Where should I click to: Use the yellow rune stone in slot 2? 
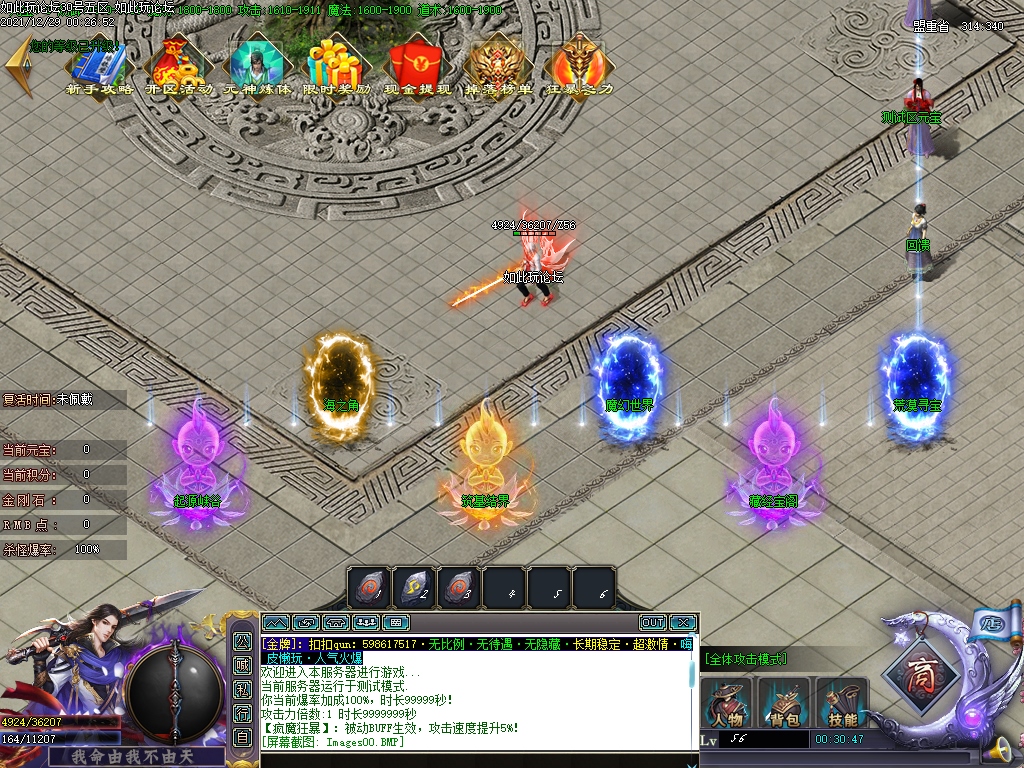tap(414, 588)
